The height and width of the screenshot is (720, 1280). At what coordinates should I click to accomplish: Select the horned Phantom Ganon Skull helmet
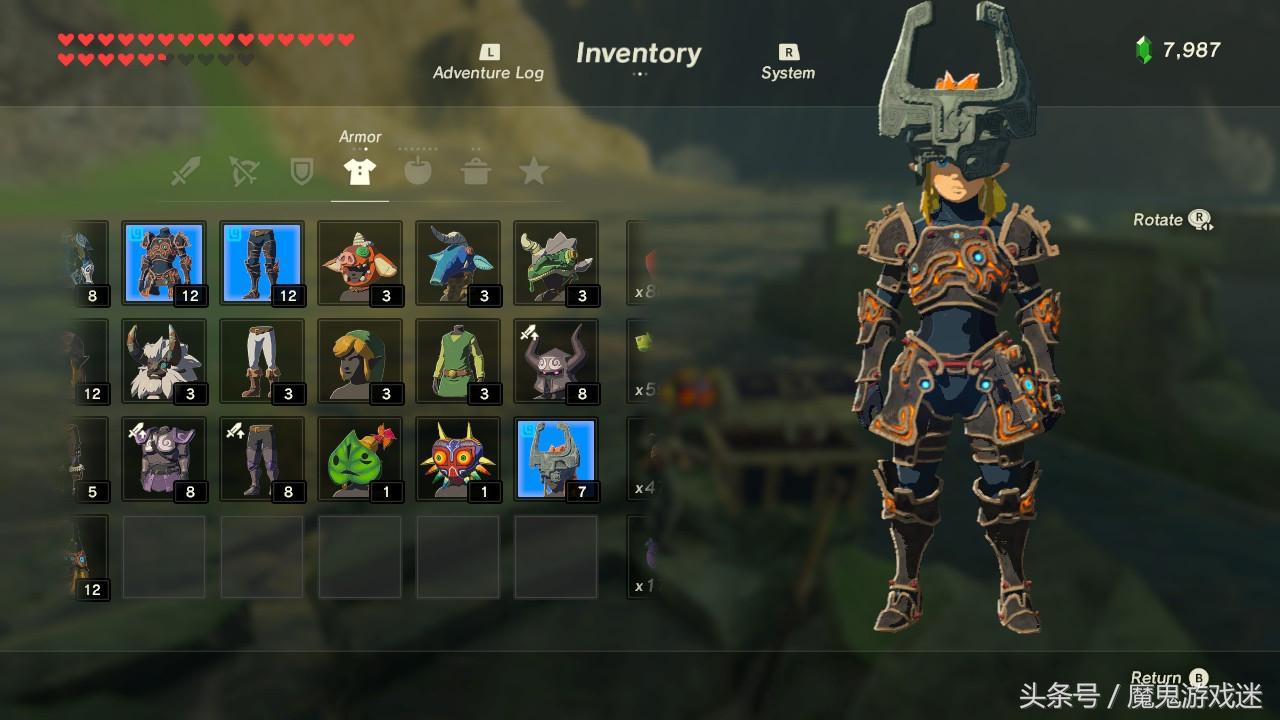click(556, 361)
